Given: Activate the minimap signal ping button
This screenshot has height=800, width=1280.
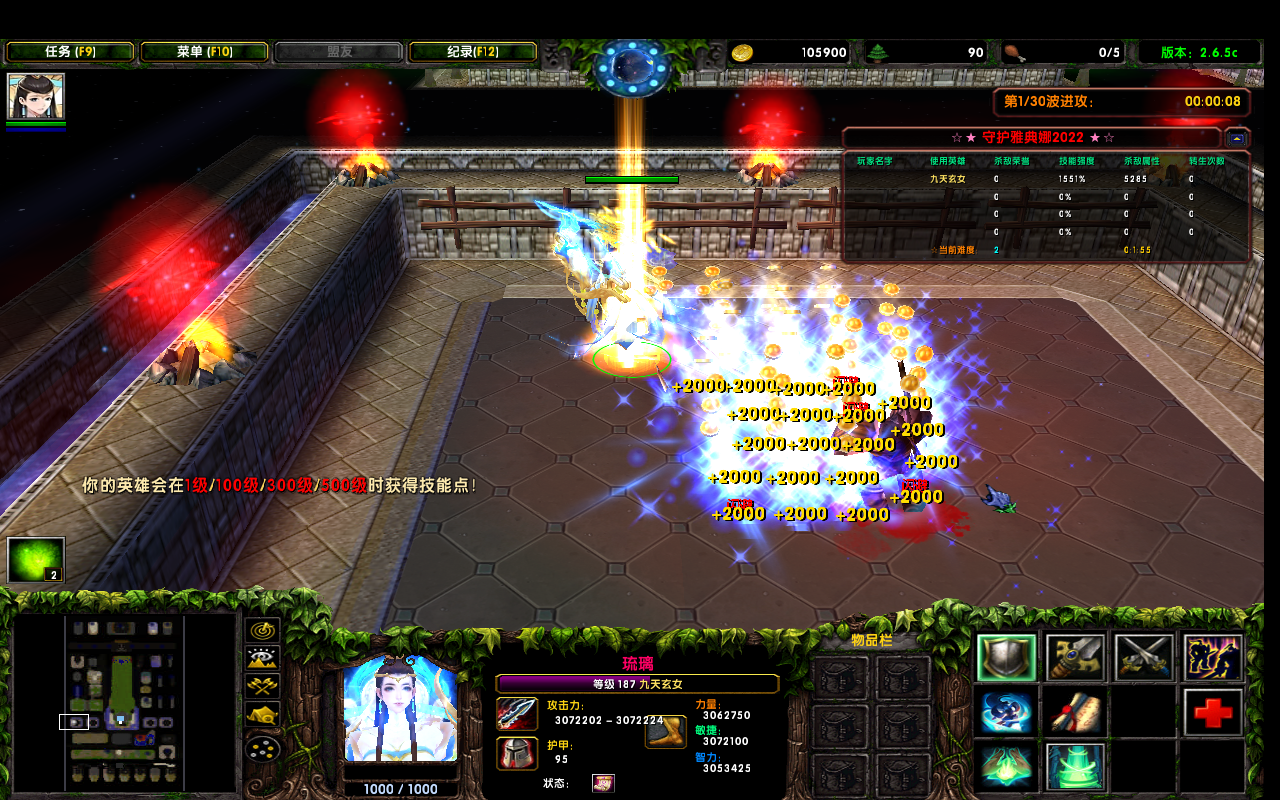Looking at the screenshot, I should click(x=263, y=630).
